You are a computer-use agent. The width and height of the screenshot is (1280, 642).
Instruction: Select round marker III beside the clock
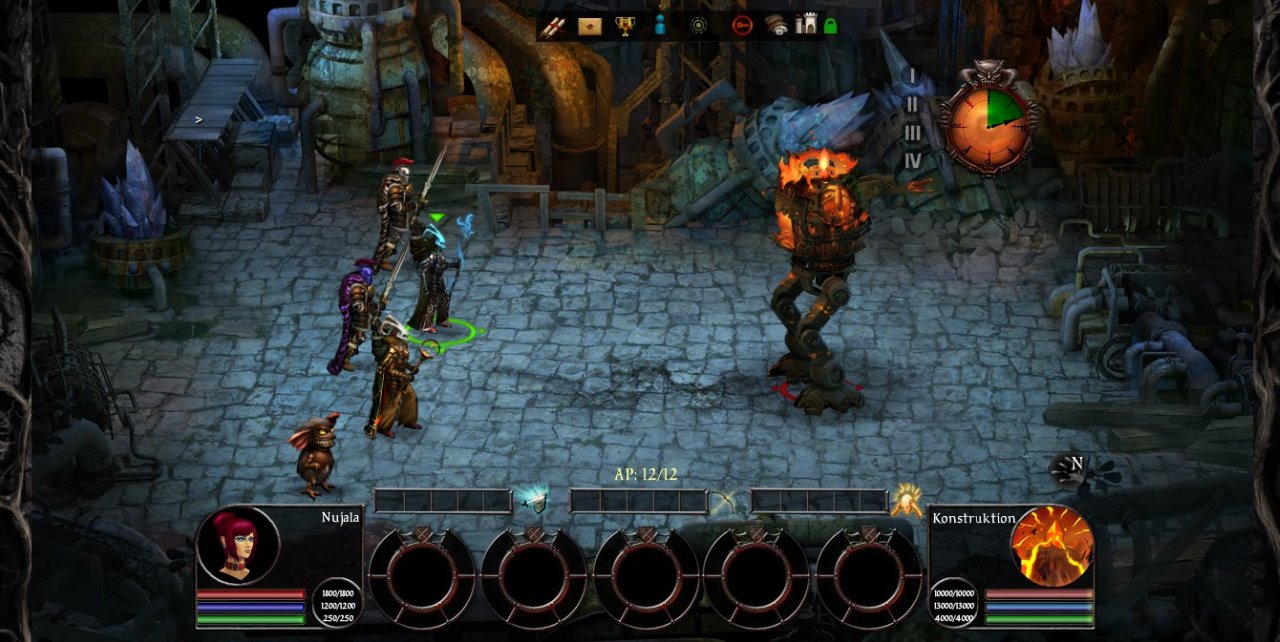(912, 132)
